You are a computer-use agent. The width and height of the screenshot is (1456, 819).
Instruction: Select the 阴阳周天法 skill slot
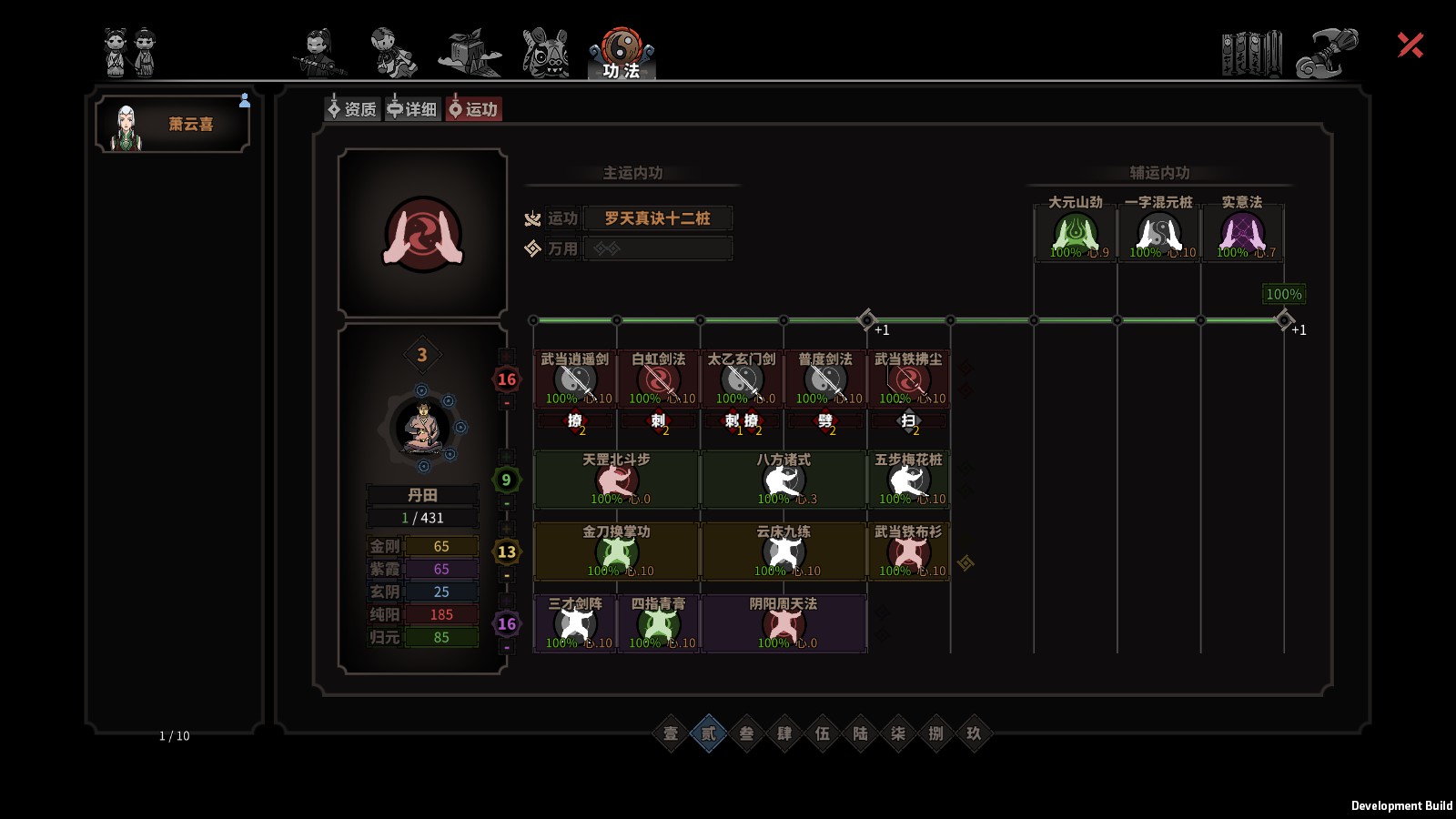point(784,623)
